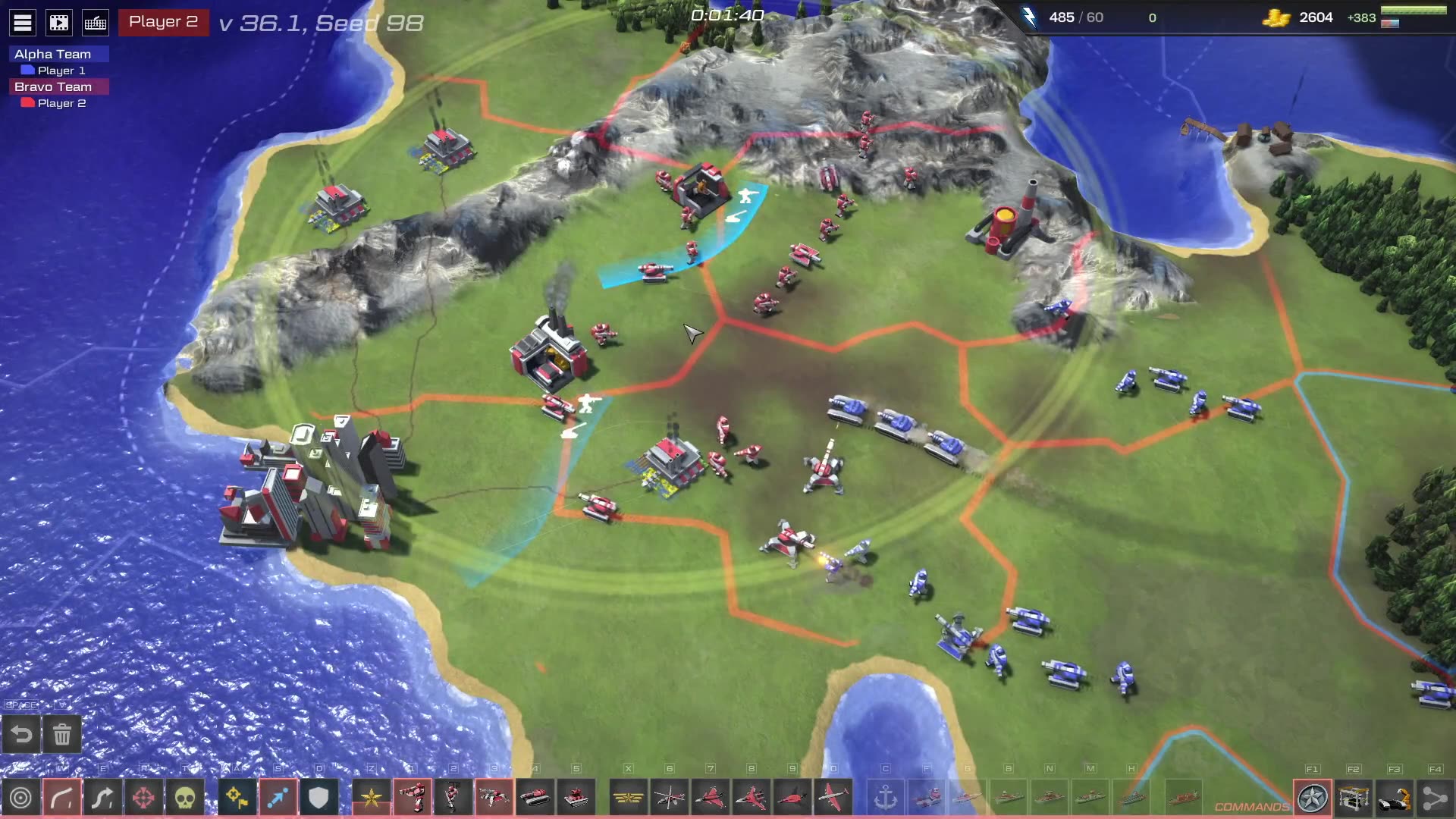Select the gold star ground units category
1456x819 pixels.
(x=372, y=798)
